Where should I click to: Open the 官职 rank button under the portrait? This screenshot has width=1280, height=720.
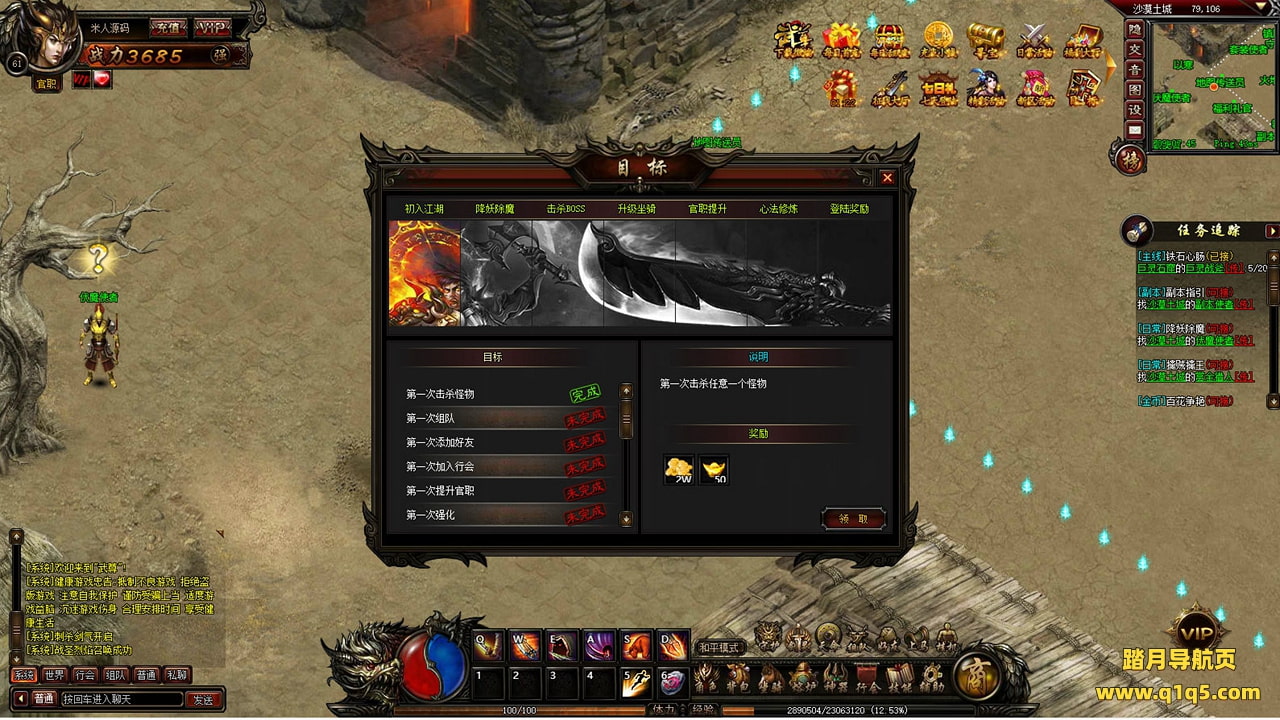[46, 85]
